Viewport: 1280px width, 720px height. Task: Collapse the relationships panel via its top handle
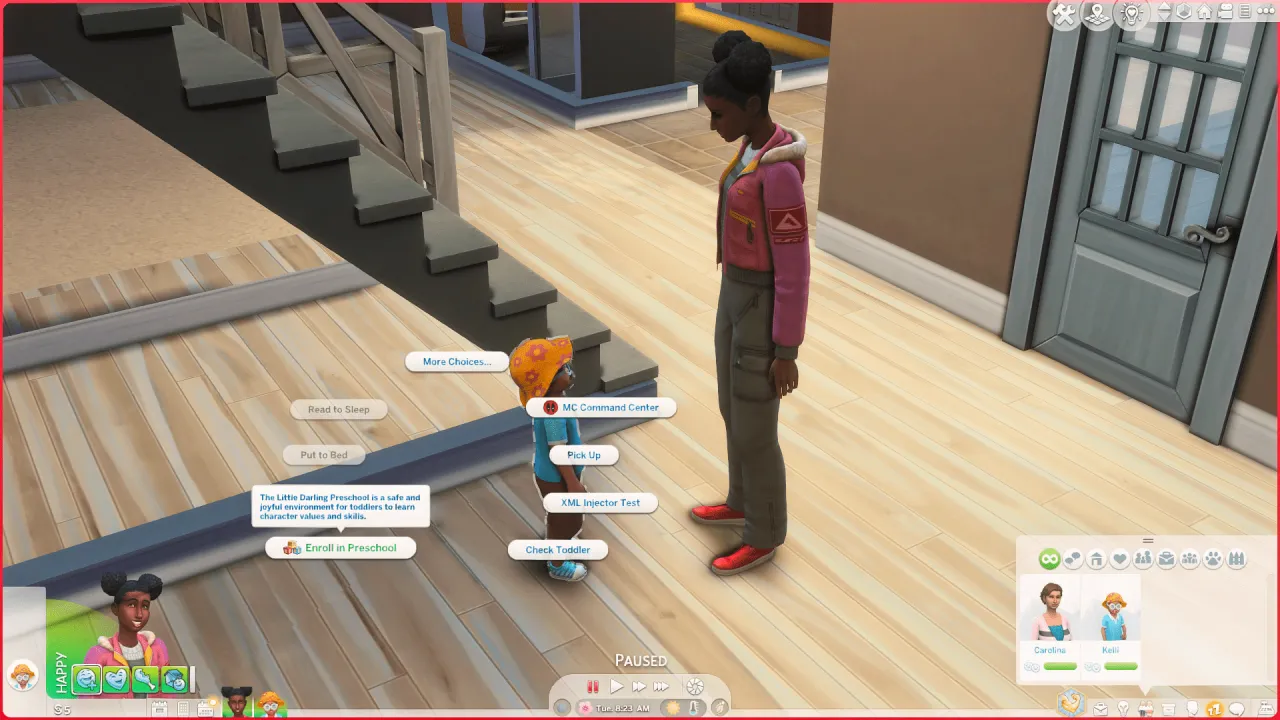(1148, 541)
